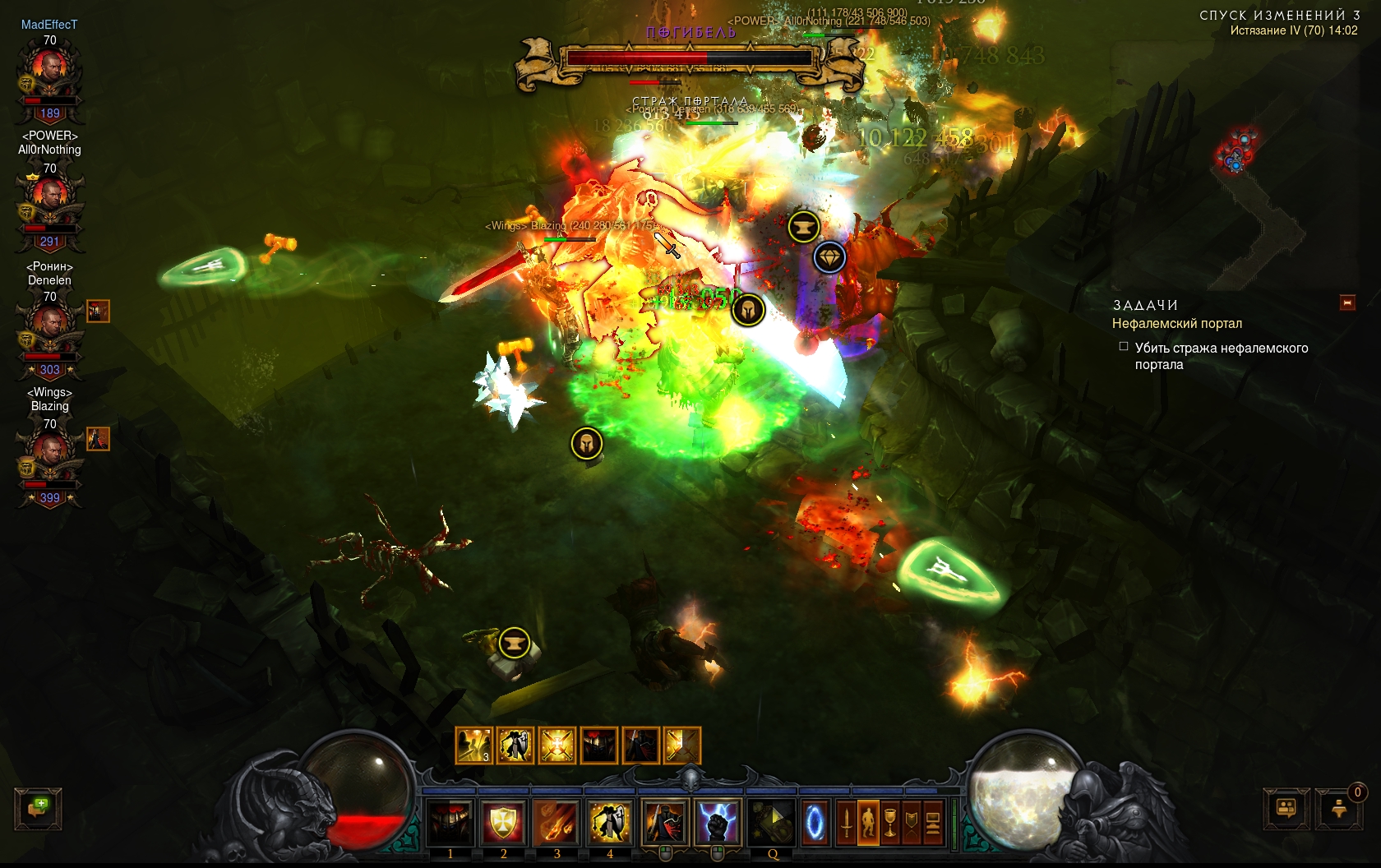Select Blazing's party portrait

(50, 456)
